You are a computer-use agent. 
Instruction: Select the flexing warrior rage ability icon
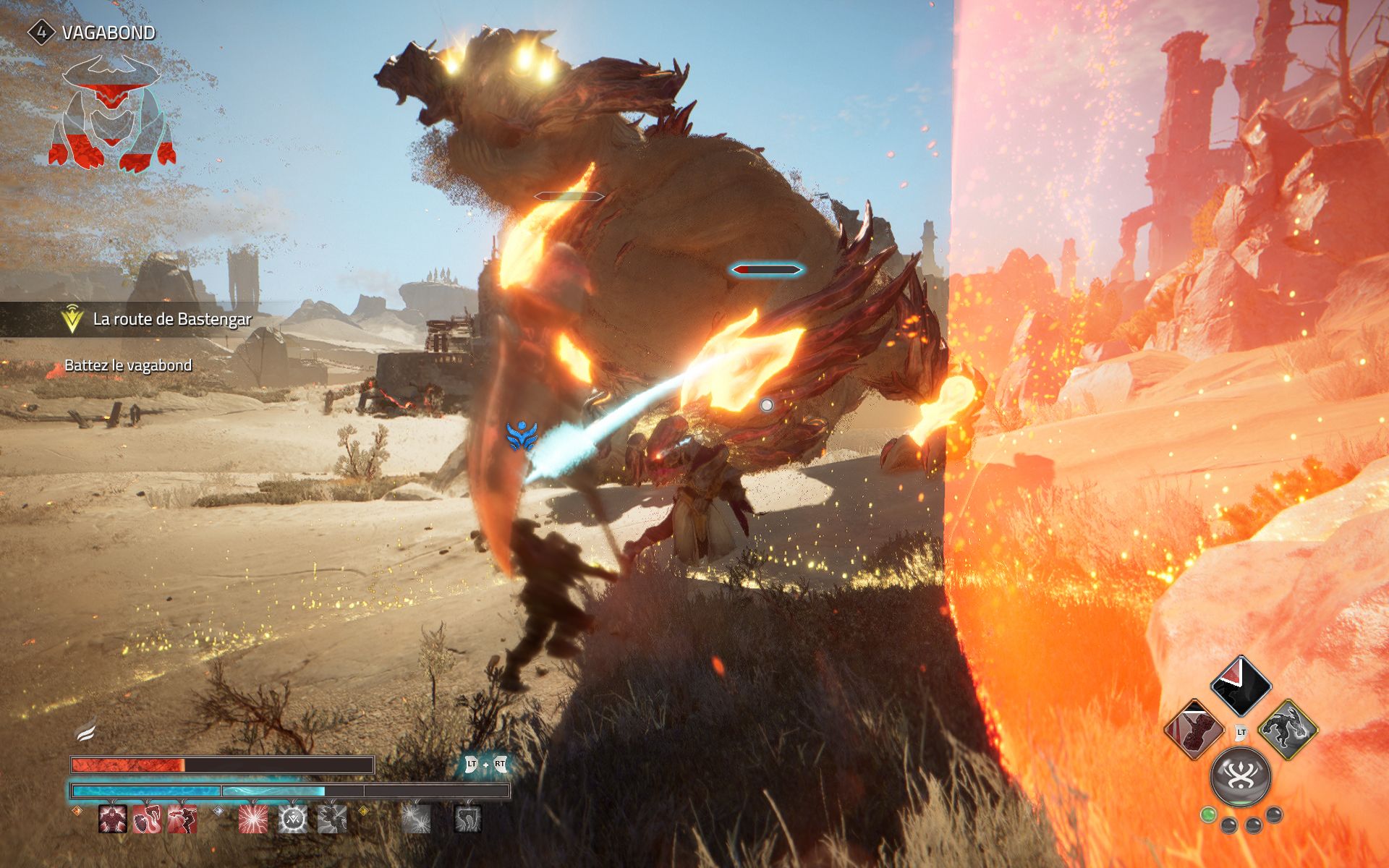point(113,819)
